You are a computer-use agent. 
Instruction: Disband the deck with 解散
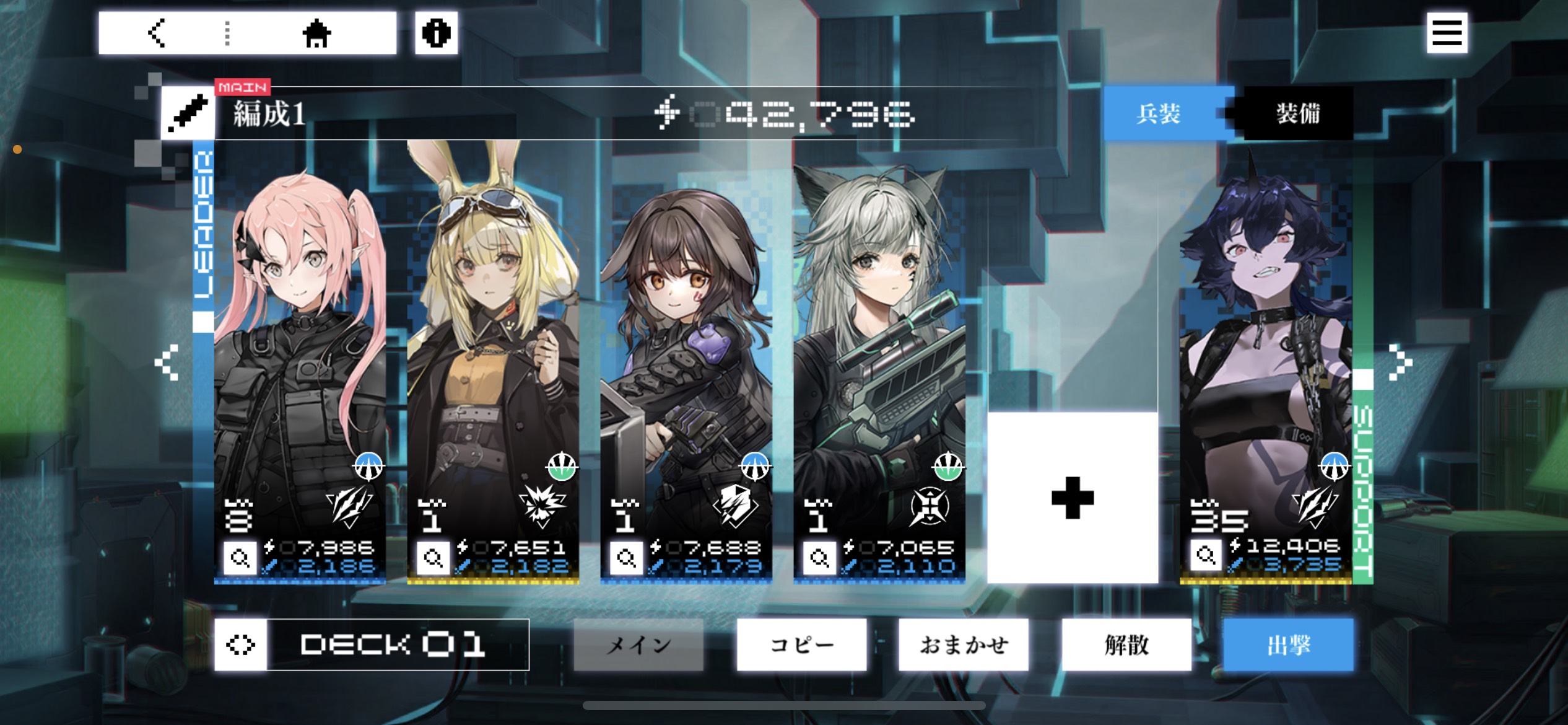point(1126,644)
